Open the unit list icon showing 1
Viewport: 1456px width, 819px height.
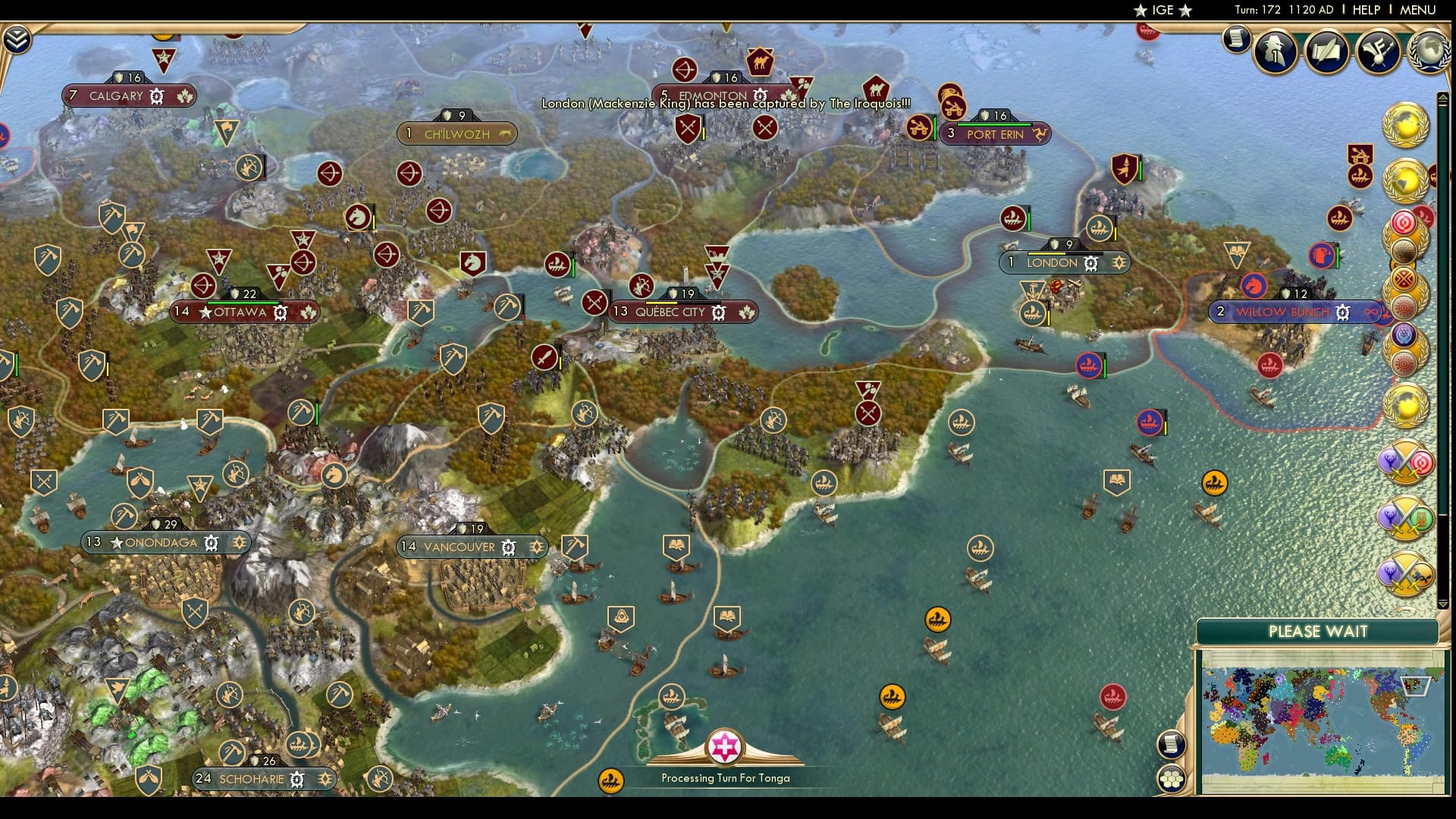1274,52
